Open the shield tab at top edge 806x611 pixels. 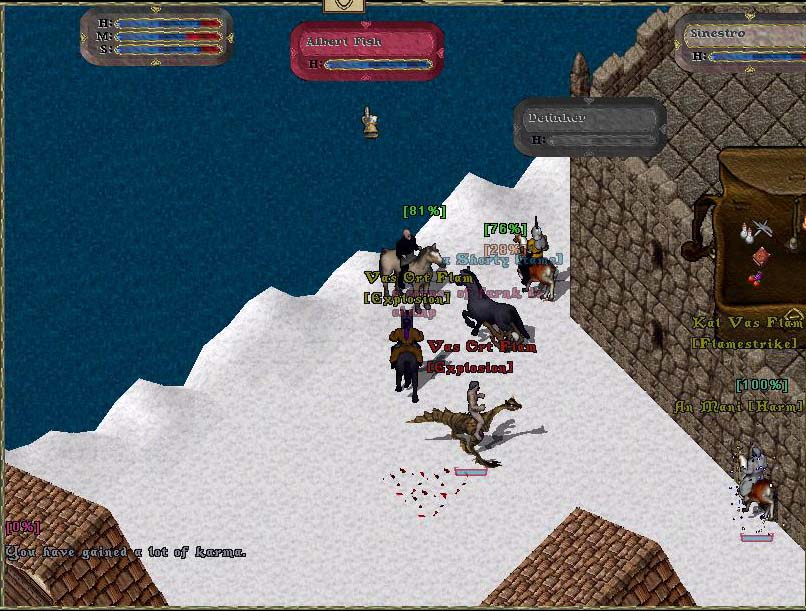click(344, 5)
